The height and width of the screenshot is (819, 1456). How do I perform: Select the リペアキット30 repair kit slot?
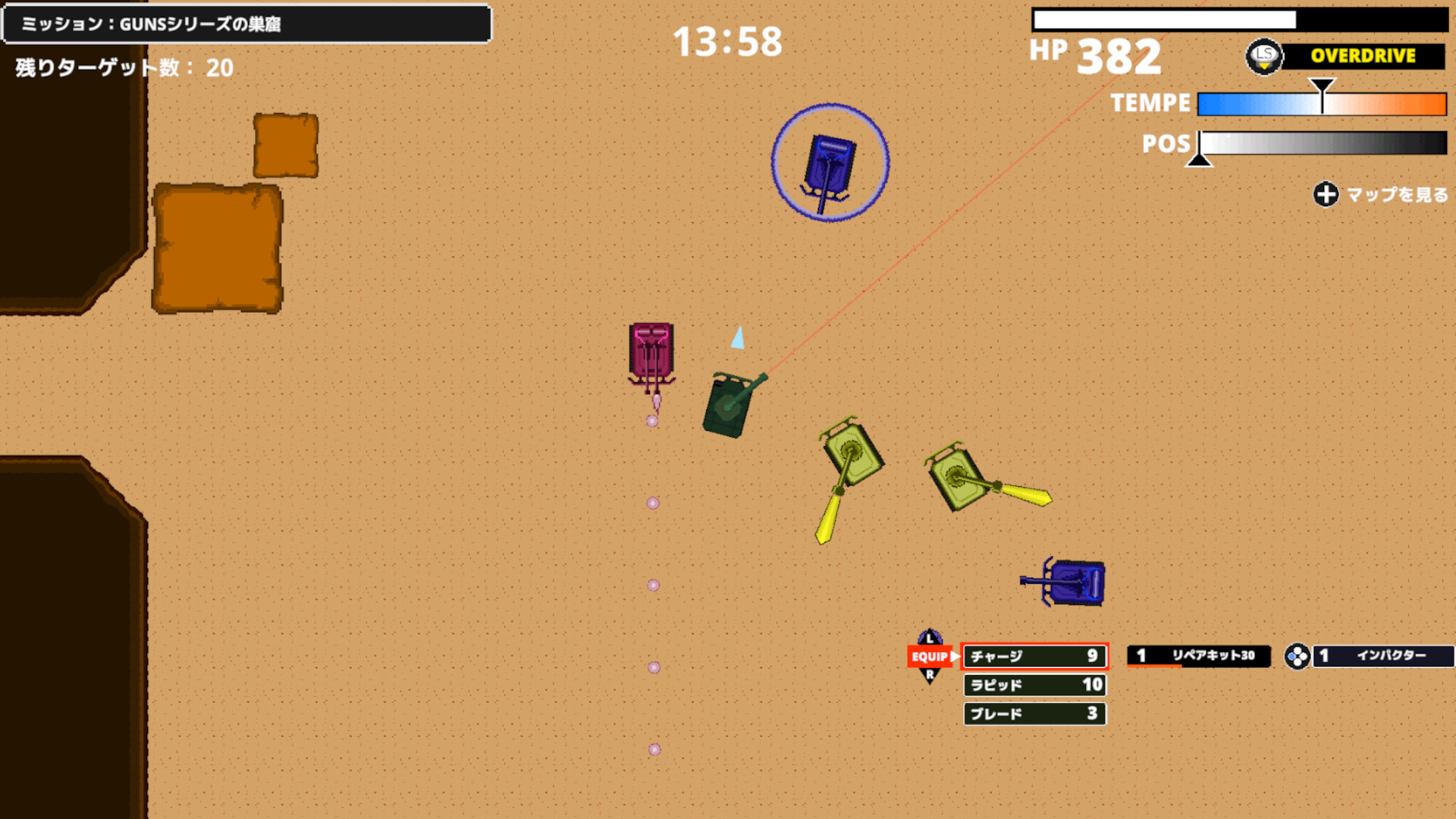point(1198,655)
